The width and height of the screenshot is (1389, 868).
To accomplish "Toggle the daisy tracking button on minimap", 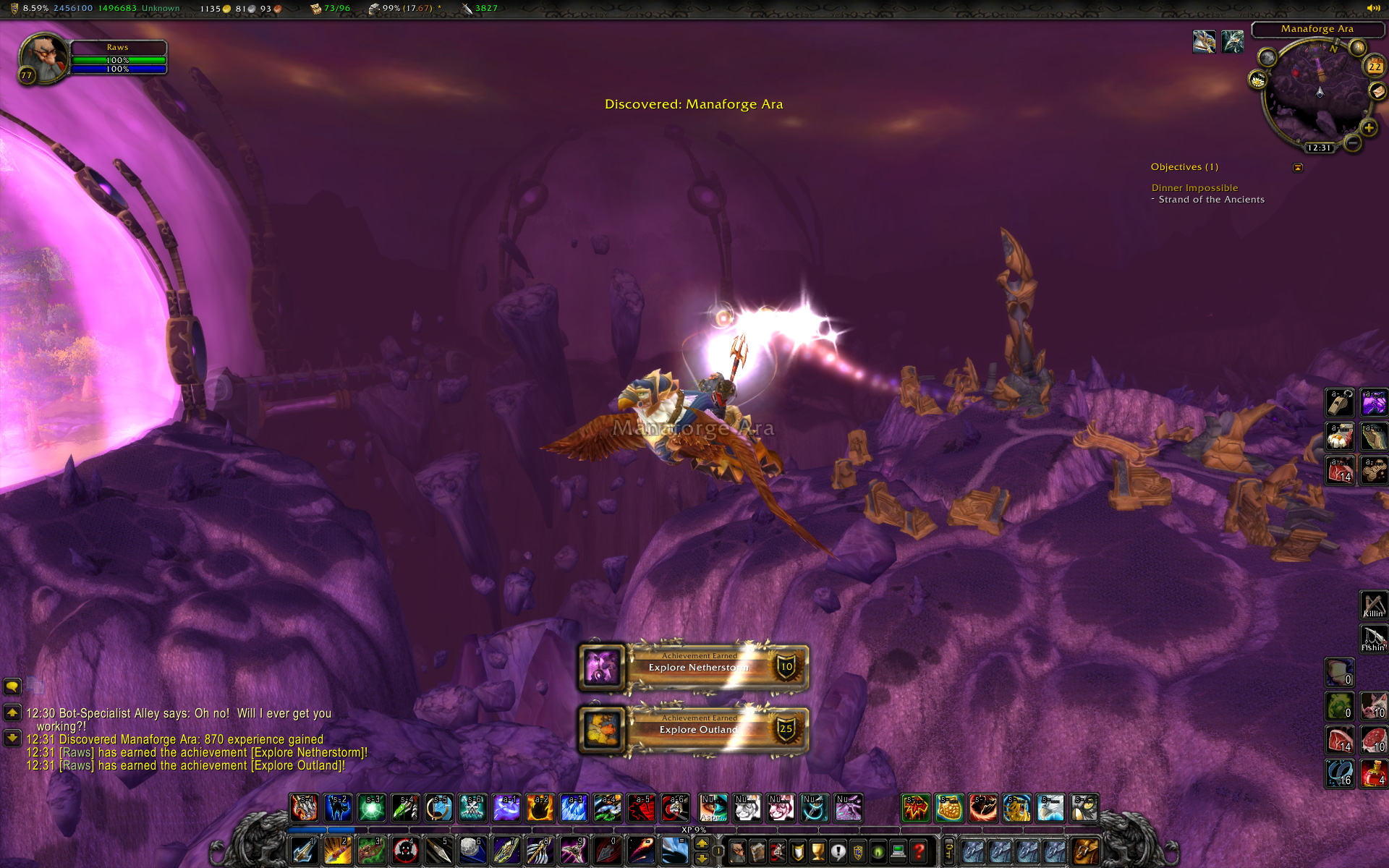I will [x=1258, y=80].
